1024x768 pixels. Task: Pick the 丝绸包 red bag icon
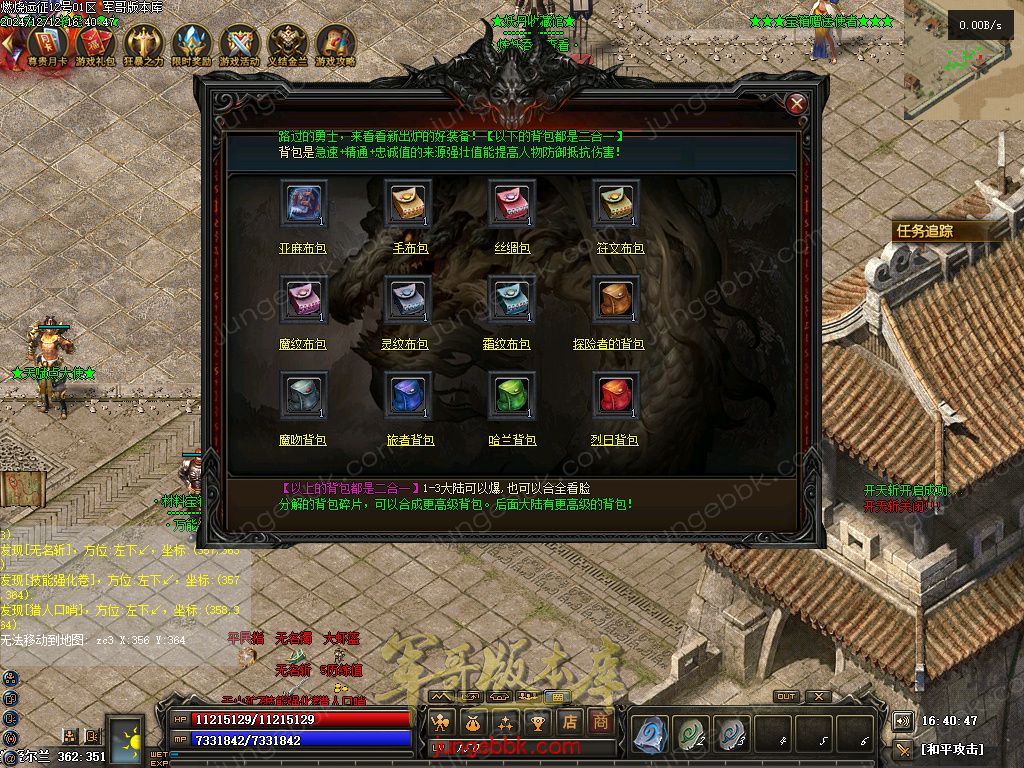point(512,204)
